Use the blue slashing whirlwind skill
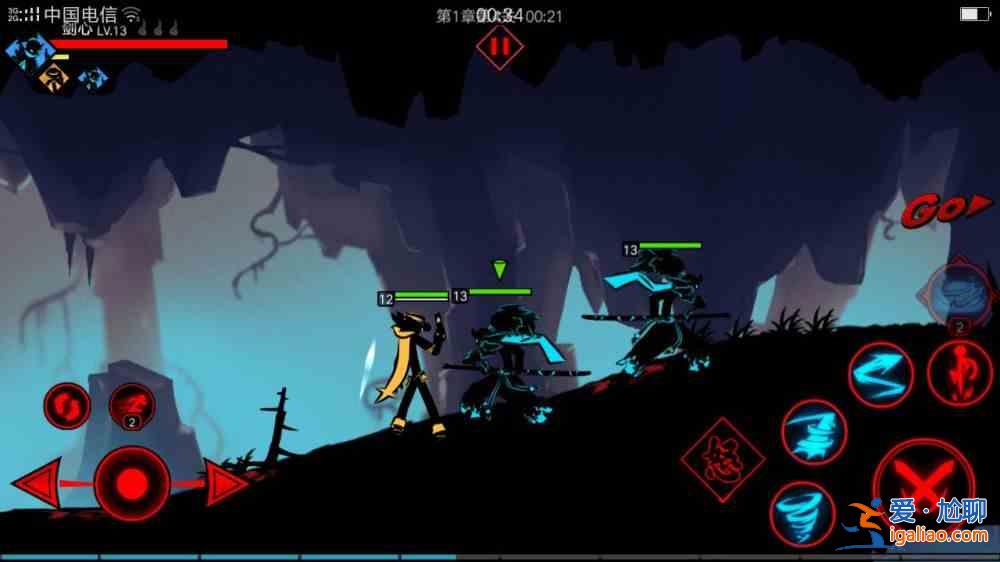 coord(814,432)
